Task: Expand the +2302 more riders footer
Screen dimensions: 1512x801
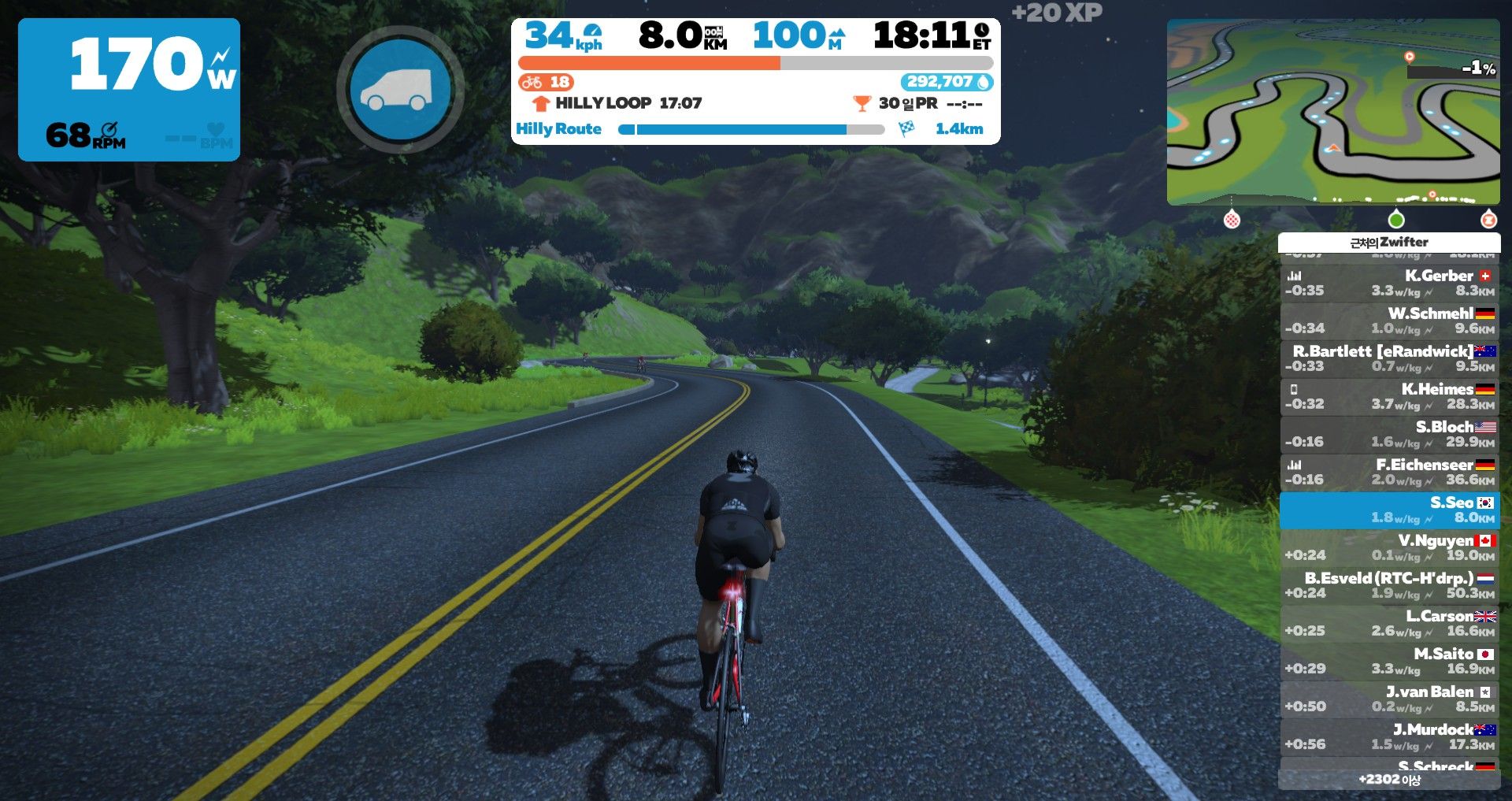Action: click(1389, 780)
